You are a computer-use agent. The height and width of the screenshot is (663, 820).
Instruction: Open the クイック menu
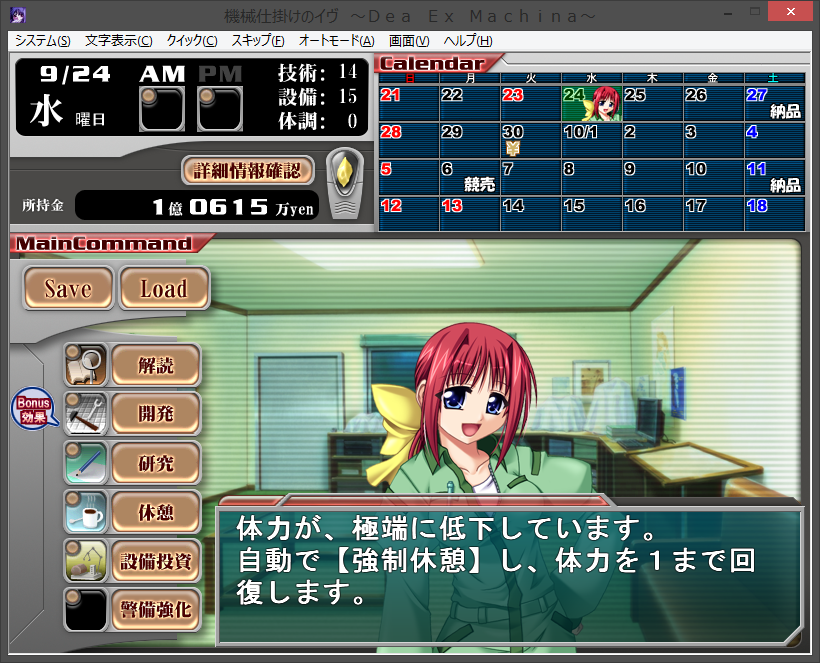point(191,41)
